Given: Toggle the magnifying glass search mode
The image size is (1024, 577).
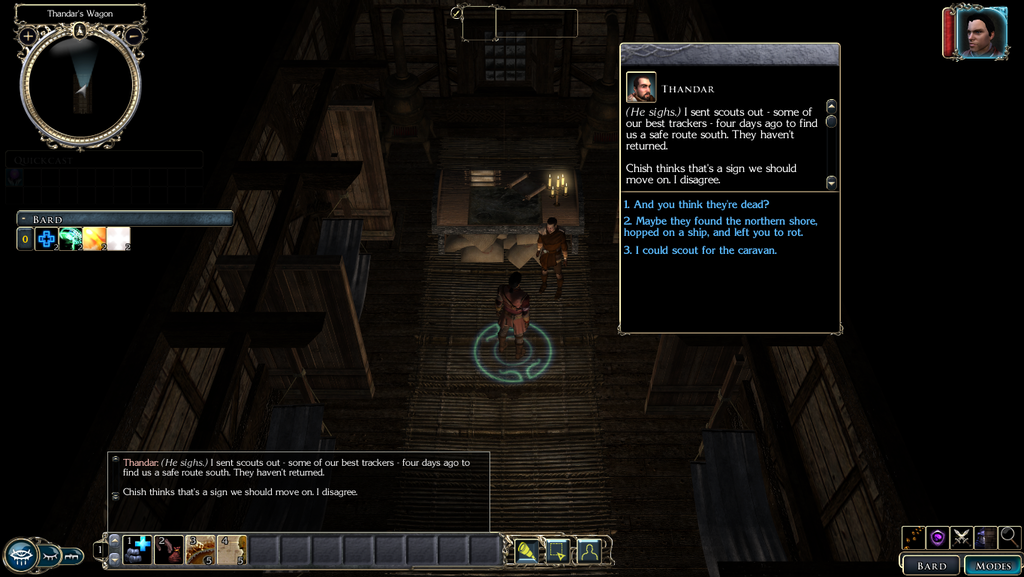Looking at the screenshot, I should [1009, 537].
